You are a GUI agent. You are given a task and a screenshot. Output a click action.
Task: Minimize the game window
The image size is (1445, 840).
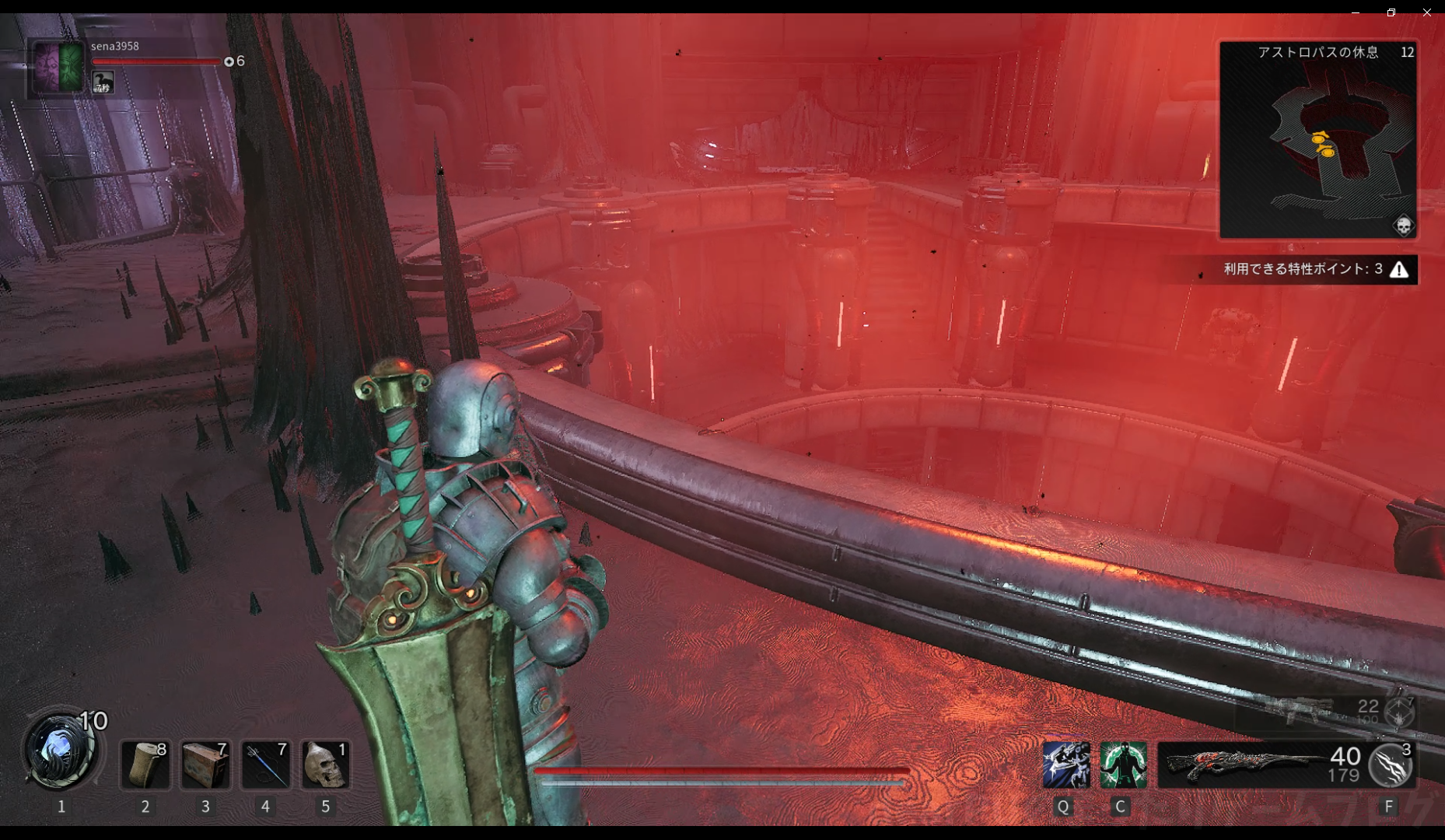[x=1356, y=12]
